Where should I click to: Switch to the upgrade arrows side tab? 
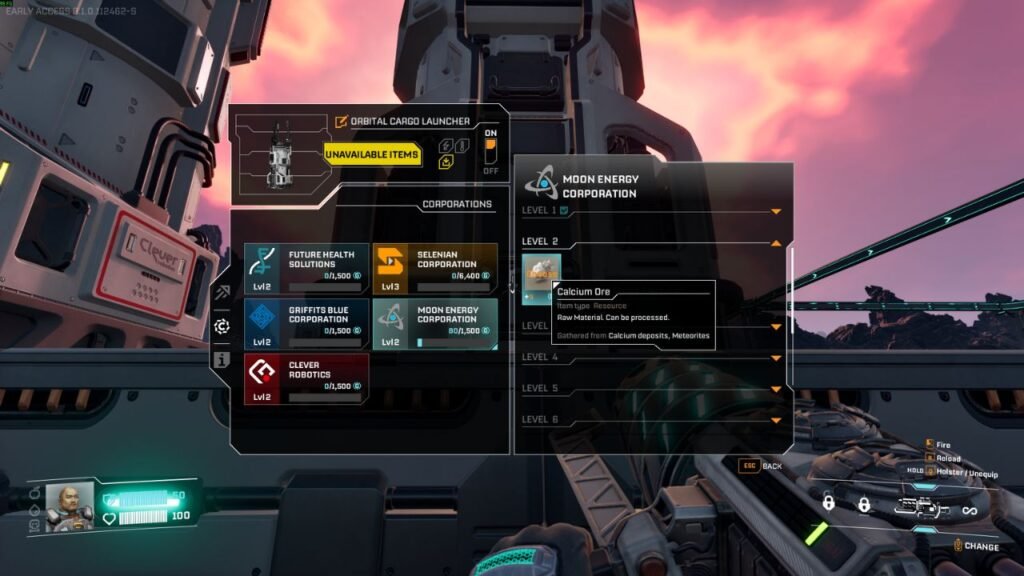click(x=221, y=293)
